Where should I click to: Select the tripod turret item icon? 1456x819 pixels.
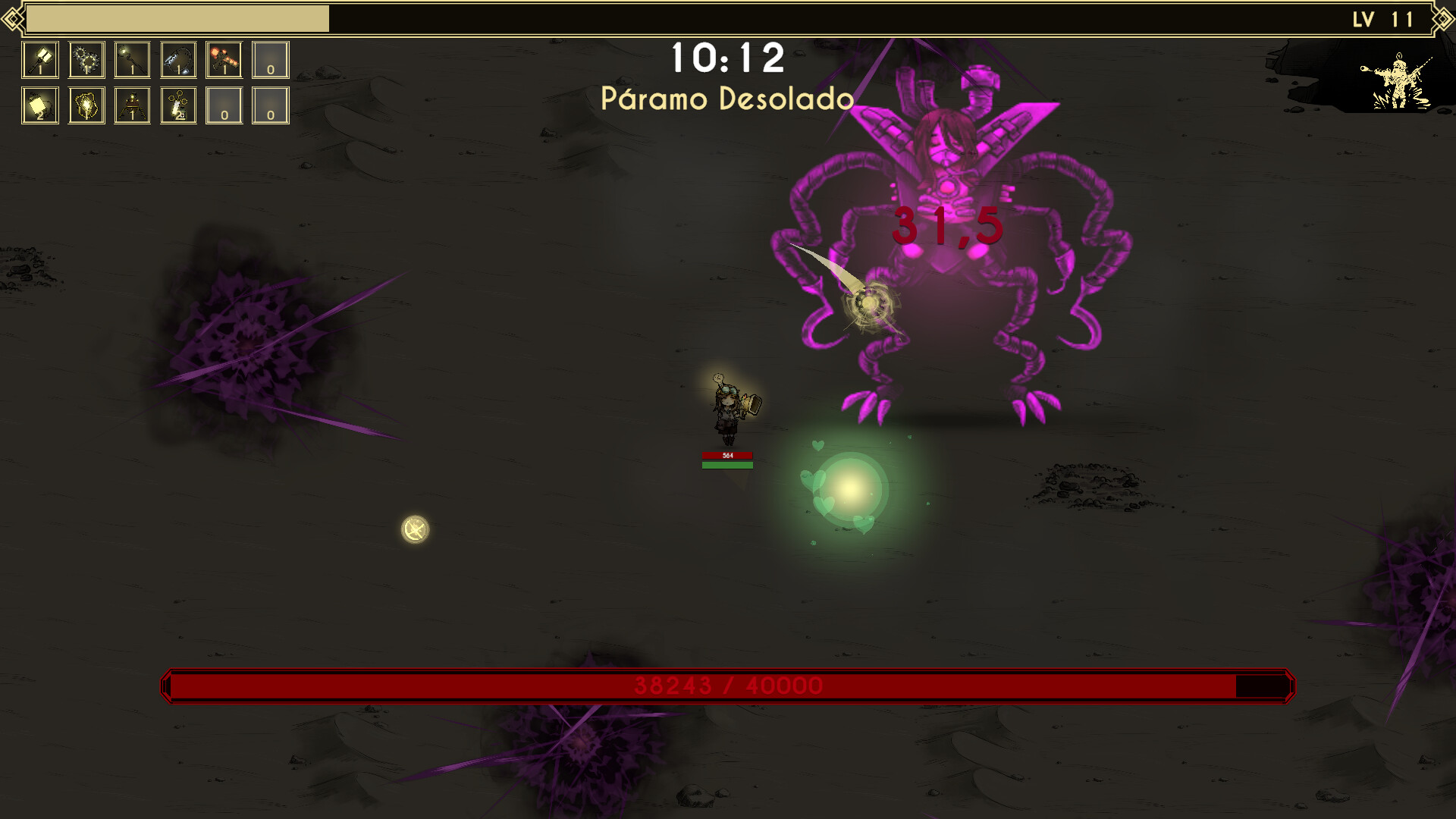tap(131, 106)
